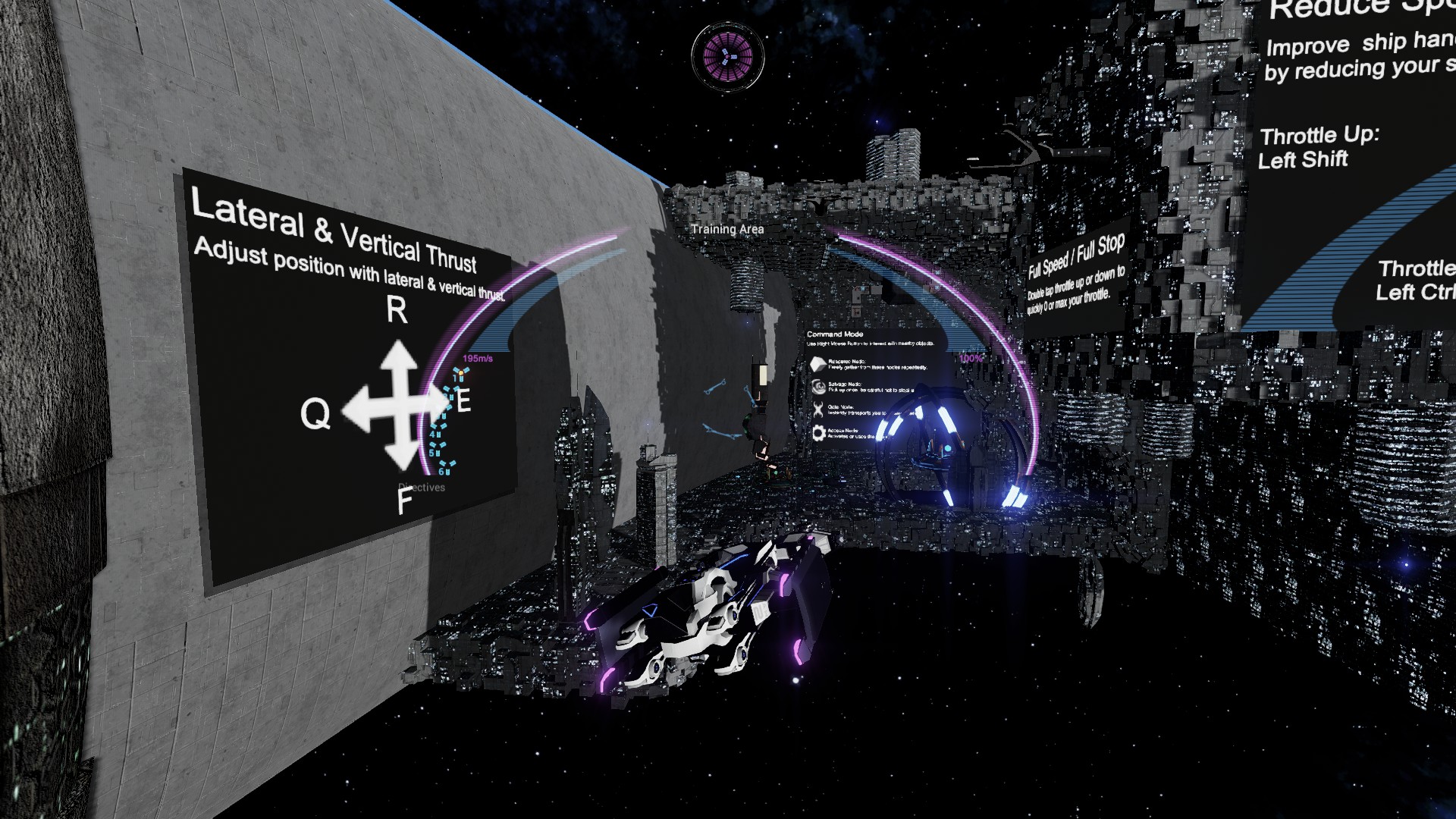
Task: Select the Gate Node icon in Command Mode
Action: tap(817, 409)
